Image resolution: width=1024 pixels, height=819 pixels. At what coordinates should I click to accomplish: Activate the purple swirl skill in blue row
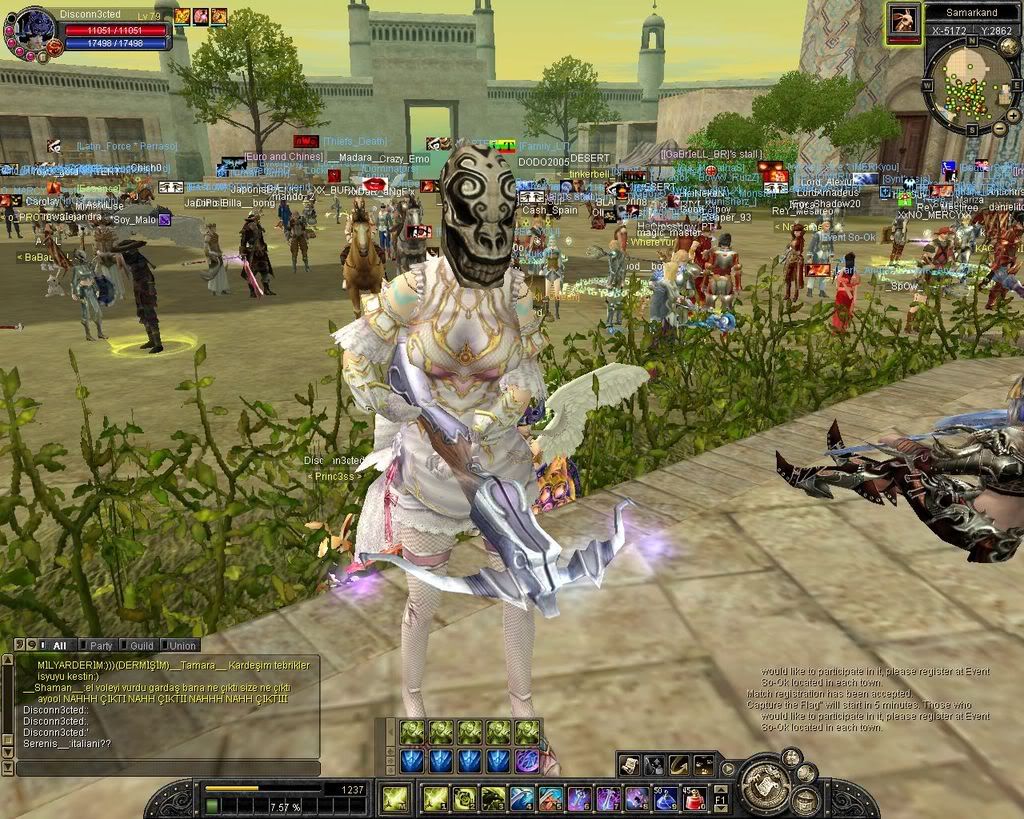(527, 761)
